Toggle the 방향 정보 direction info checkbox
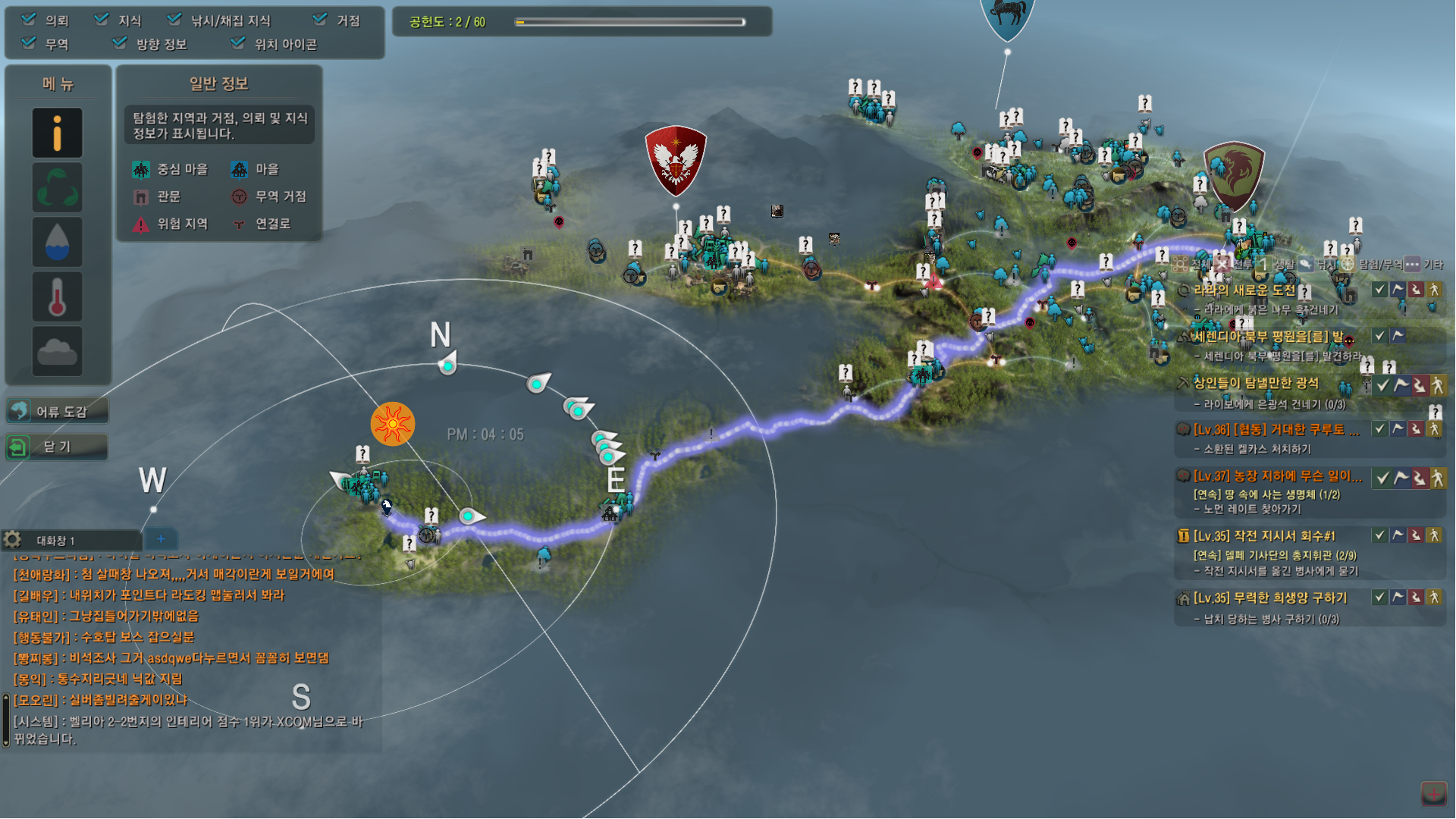 point(120,43)
